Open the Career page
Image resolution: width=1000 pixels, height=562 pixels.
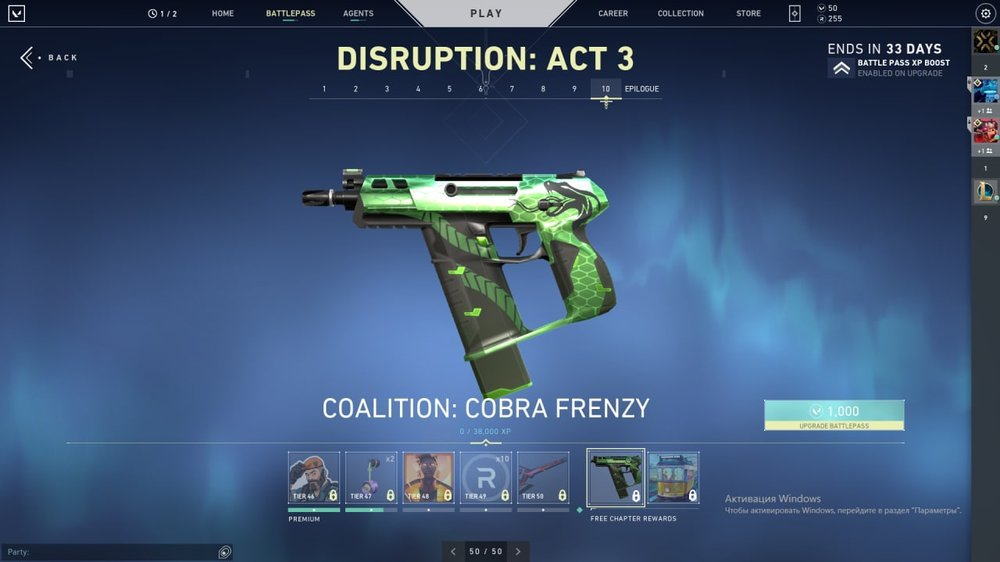click(613, 14)
